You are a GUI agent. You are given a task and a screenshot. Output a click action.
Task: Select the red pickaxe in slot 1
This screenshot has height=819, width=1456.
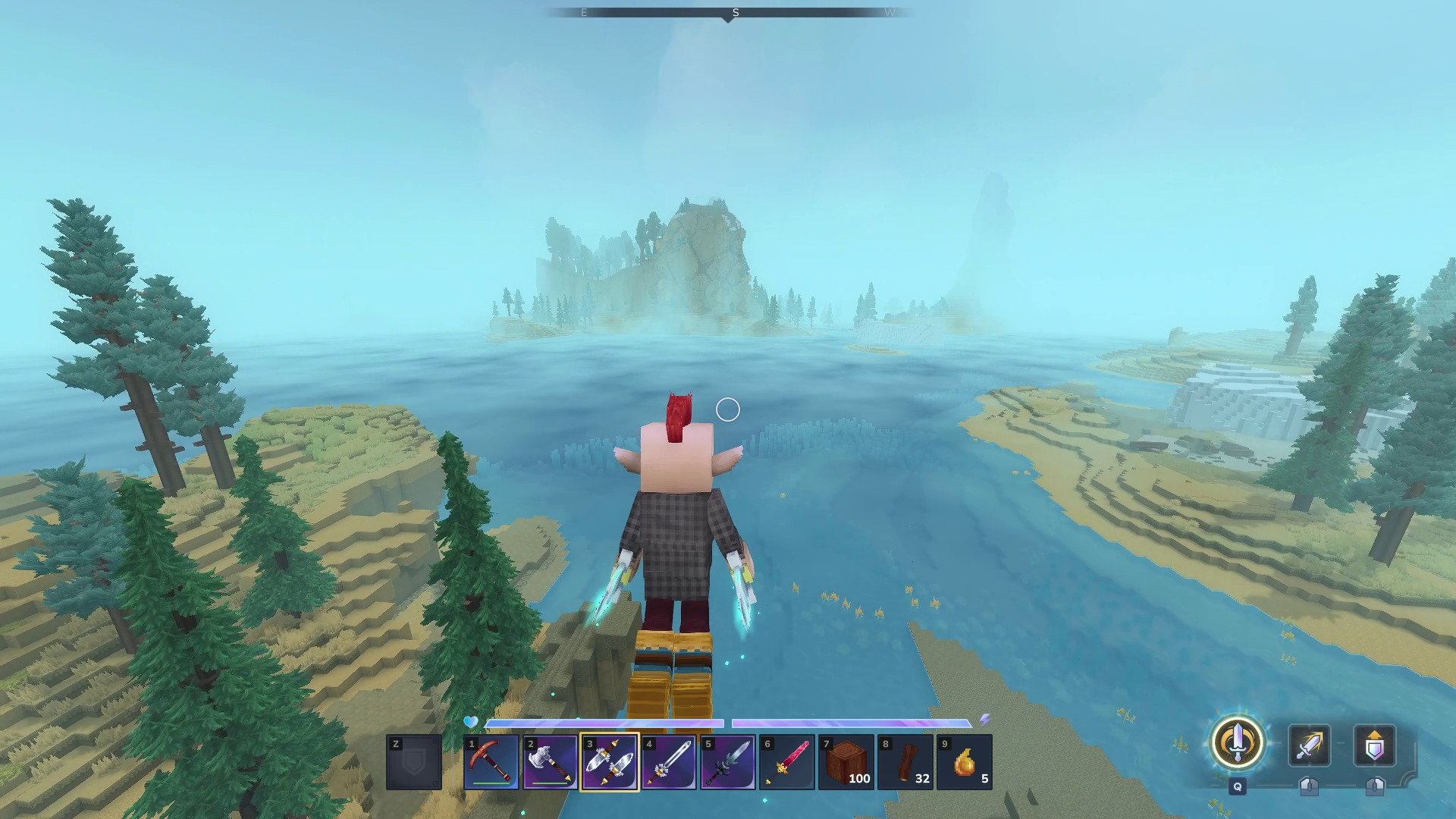[491, 762]
